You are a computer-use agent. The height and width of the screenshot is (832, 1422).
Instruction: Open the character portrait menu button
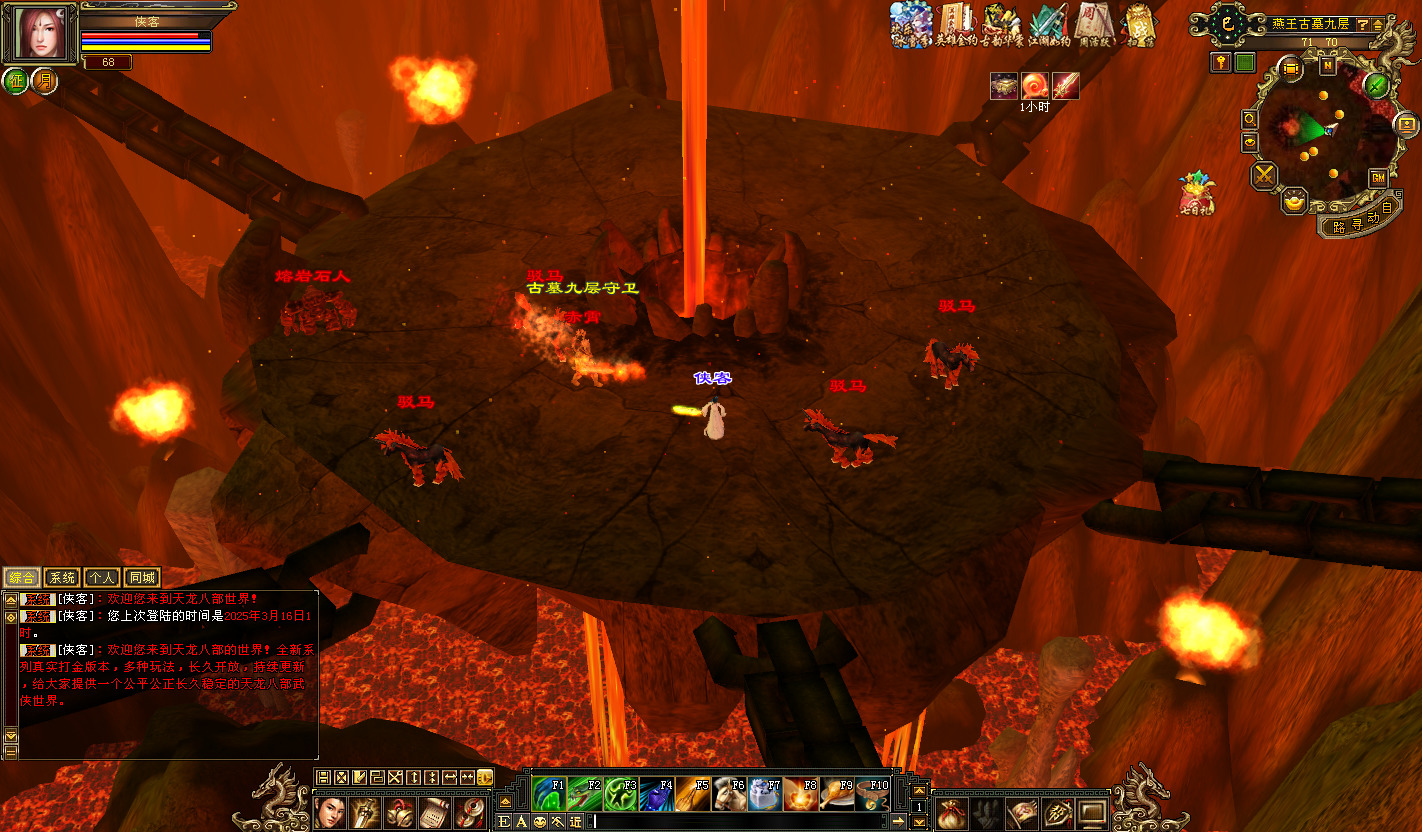pyautogui.click(x=330, y=812)
